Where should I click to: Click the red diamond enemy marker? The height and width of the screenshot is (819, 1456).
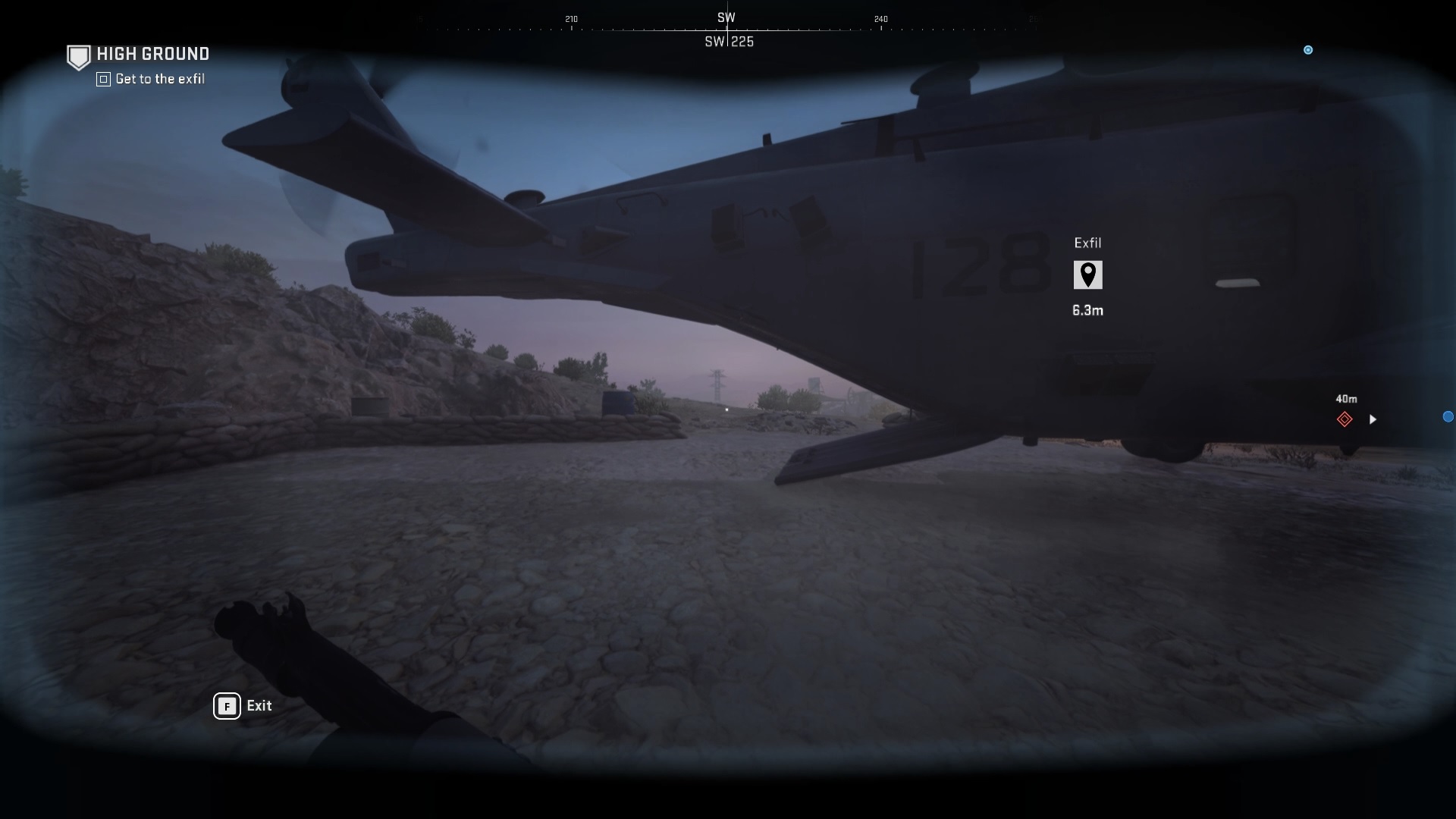1345,419
